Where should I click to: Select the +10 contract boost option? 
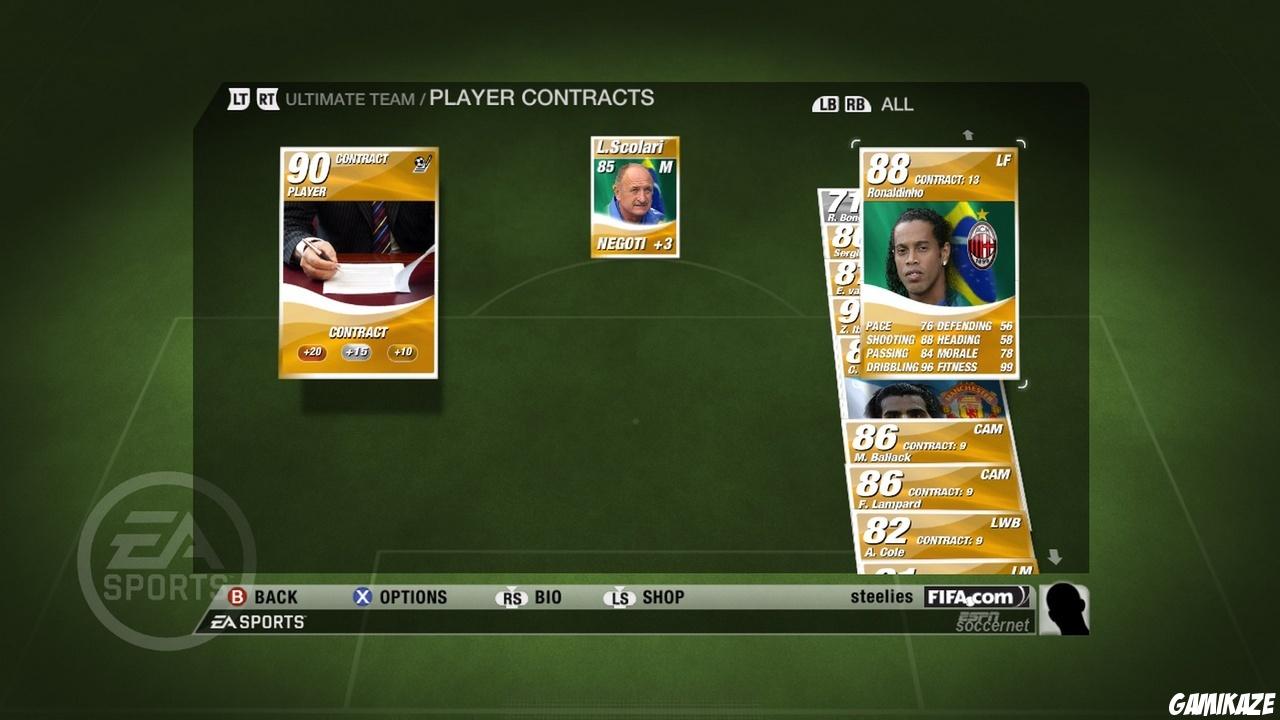[x=403, y=353]
